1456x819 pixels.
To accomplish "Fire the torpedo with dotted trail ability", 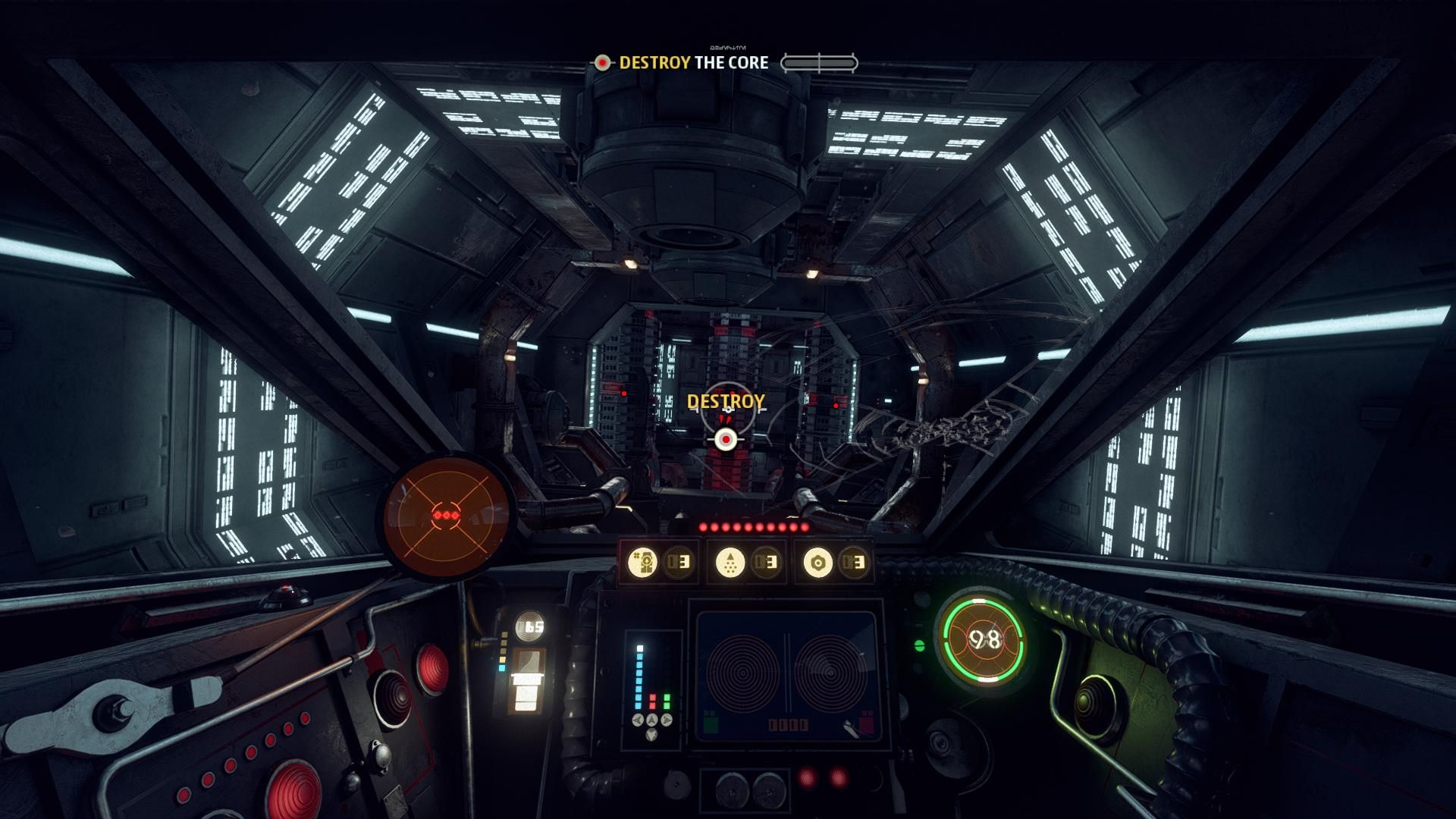I will 730,563.
